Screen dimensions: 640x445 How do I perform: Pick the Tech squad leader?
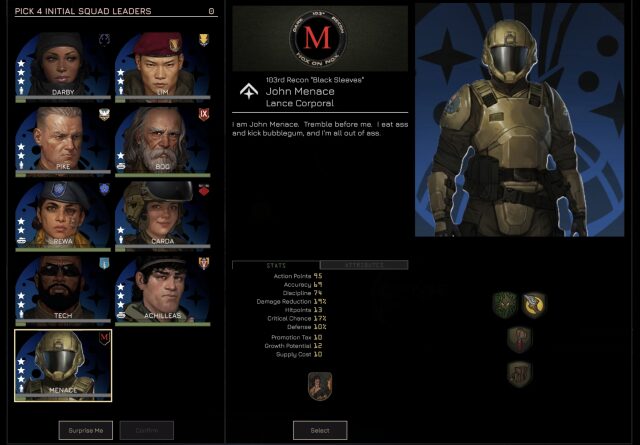tap(63, 290)
